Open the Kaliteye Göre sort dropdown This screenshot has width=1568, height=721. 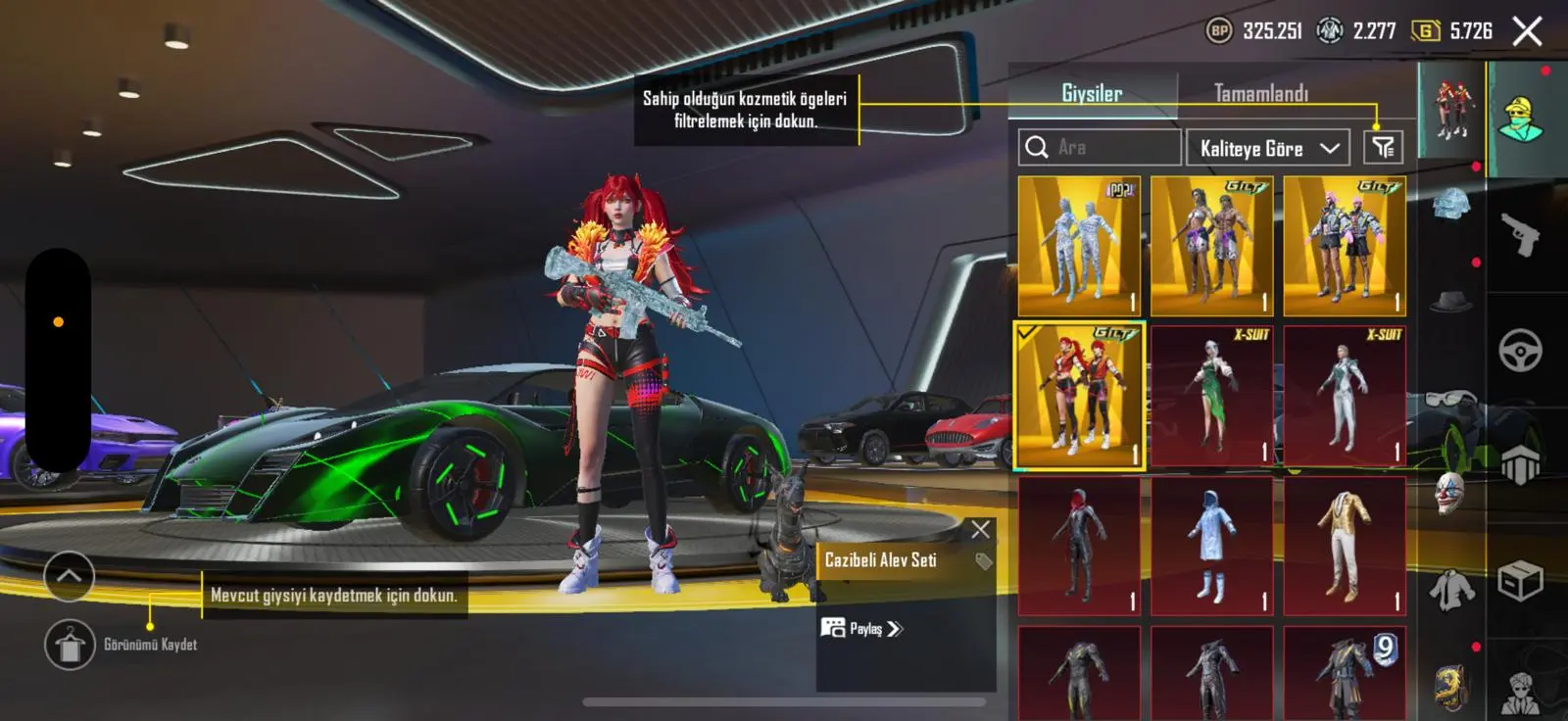pos(1268,148)
